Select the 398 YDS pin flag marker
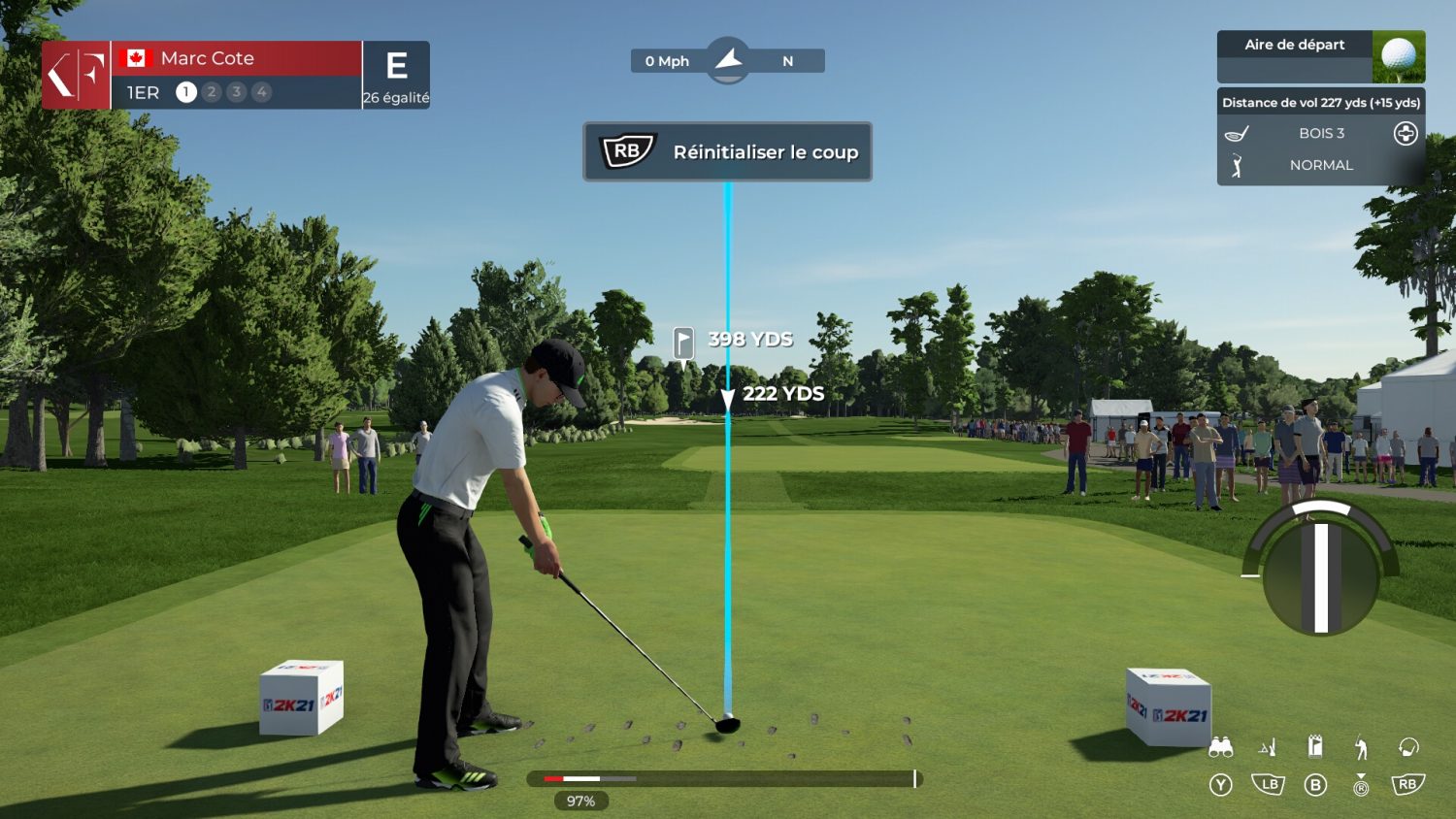1456x819 pixels. point(684,342)
